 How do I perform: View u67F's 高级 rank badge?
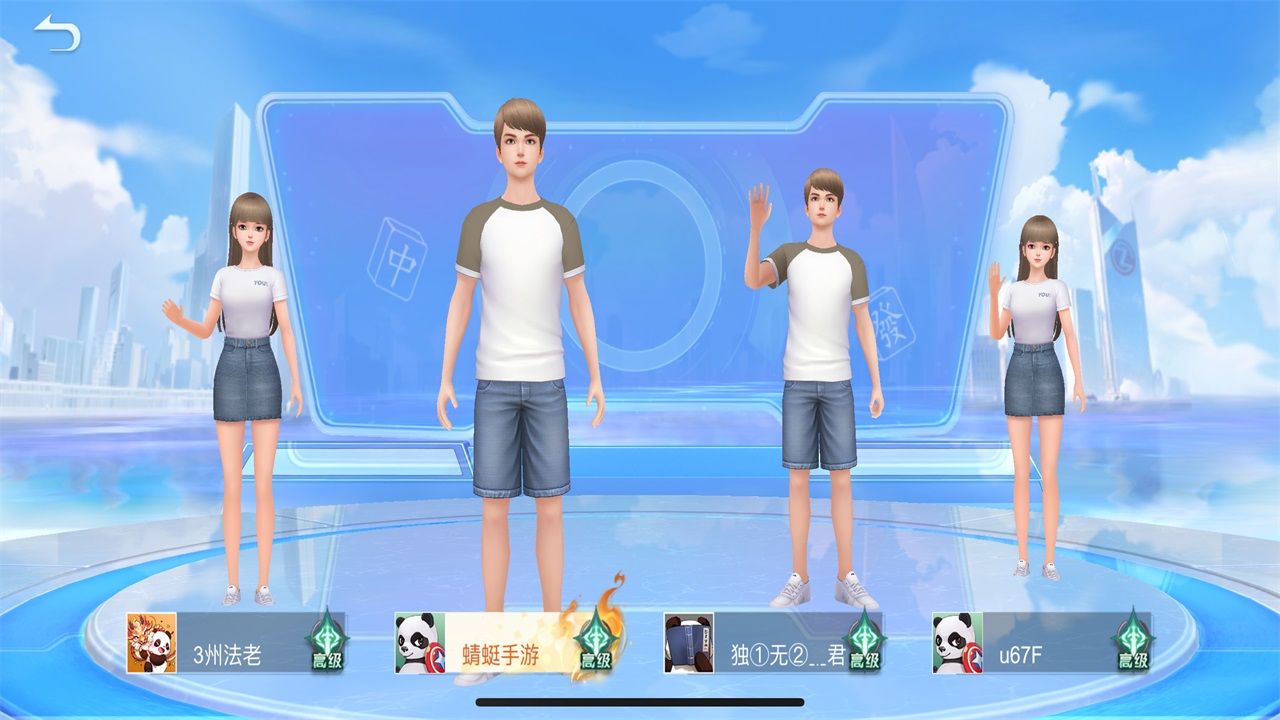coord(1132,640)
